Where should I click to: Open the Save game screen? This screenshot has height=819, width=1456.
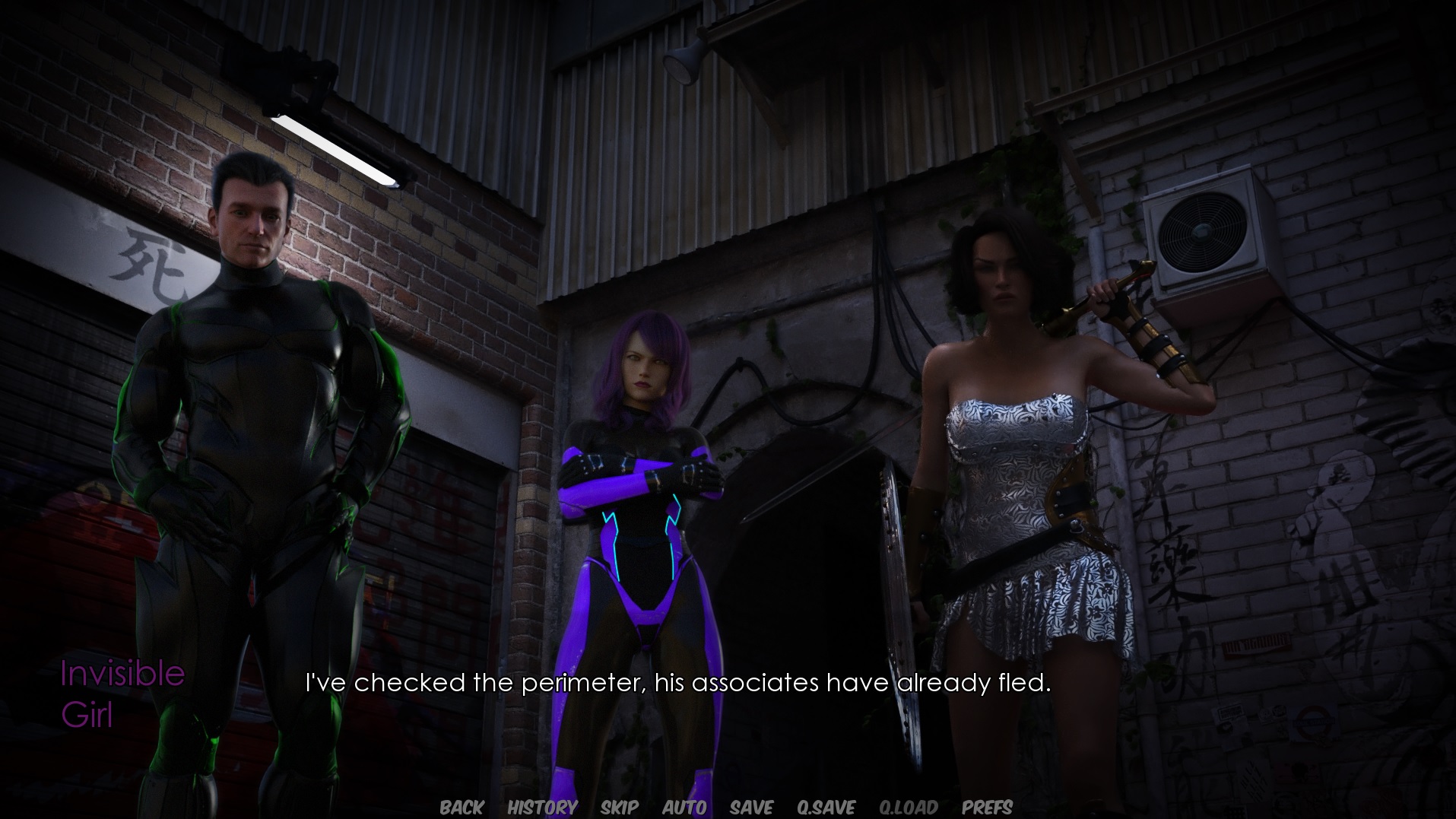click(751, 807)
